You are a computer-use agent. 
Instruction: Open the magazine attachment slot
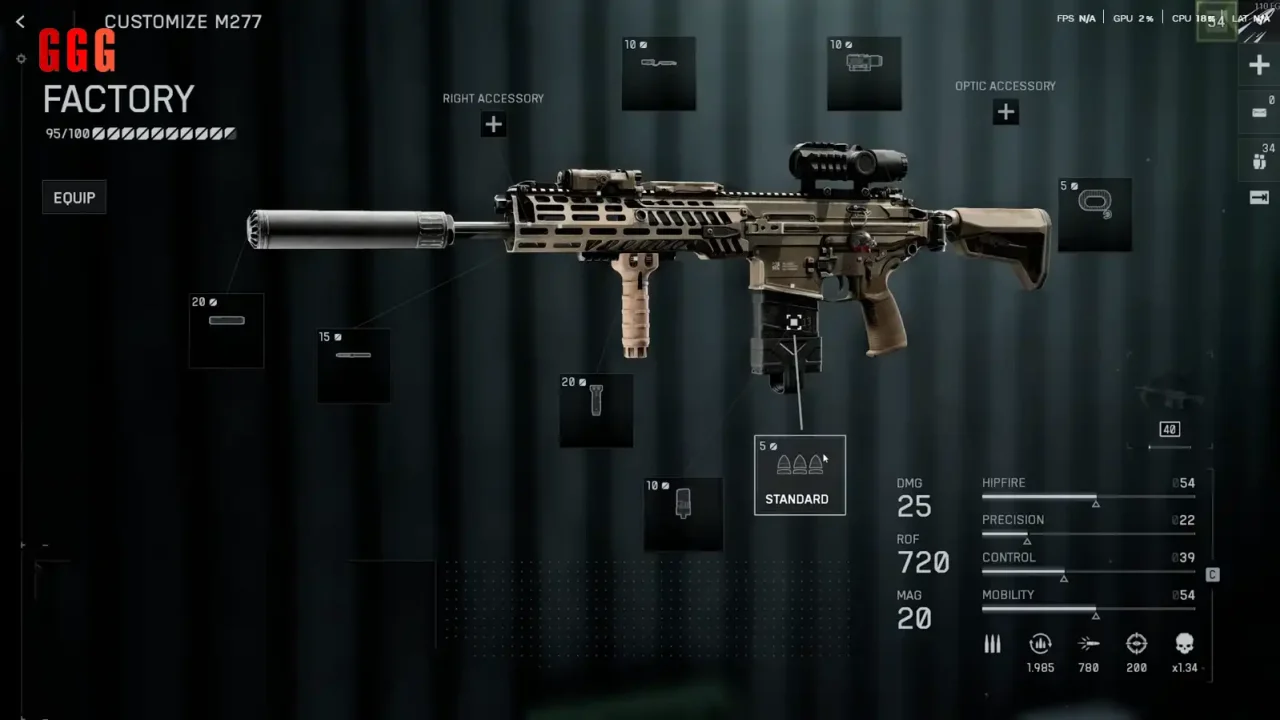click(x=683, y=514)
